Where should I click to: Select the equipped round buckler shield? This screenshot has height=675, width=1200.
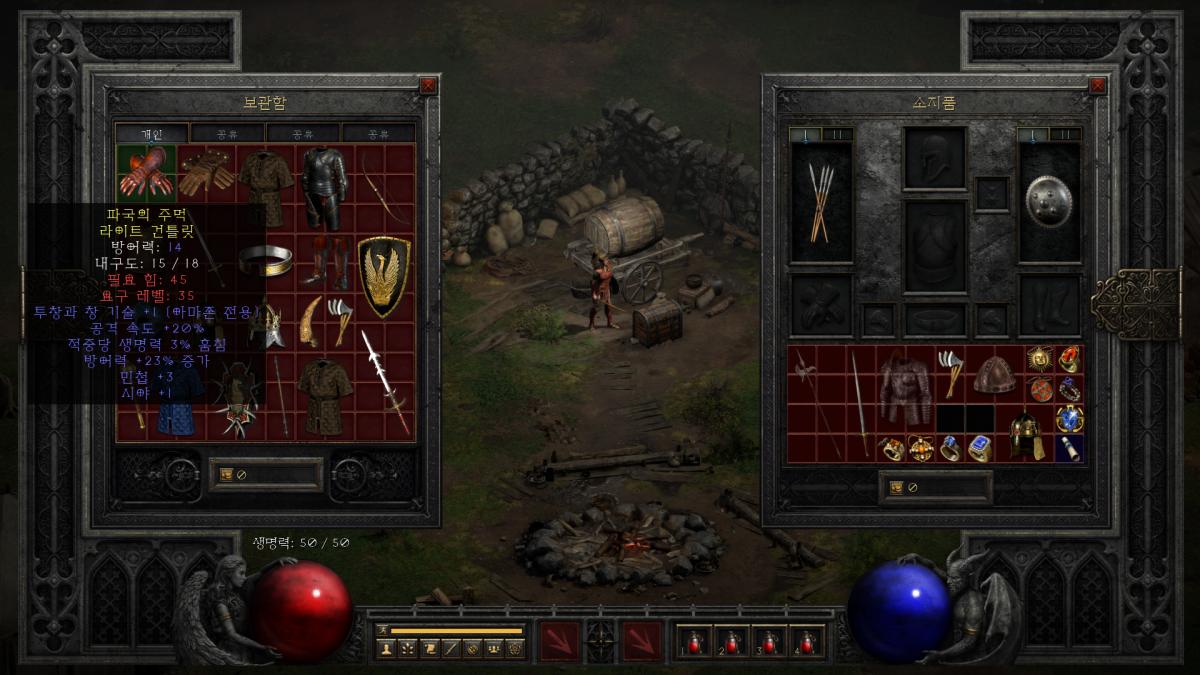click(1048, 203)
